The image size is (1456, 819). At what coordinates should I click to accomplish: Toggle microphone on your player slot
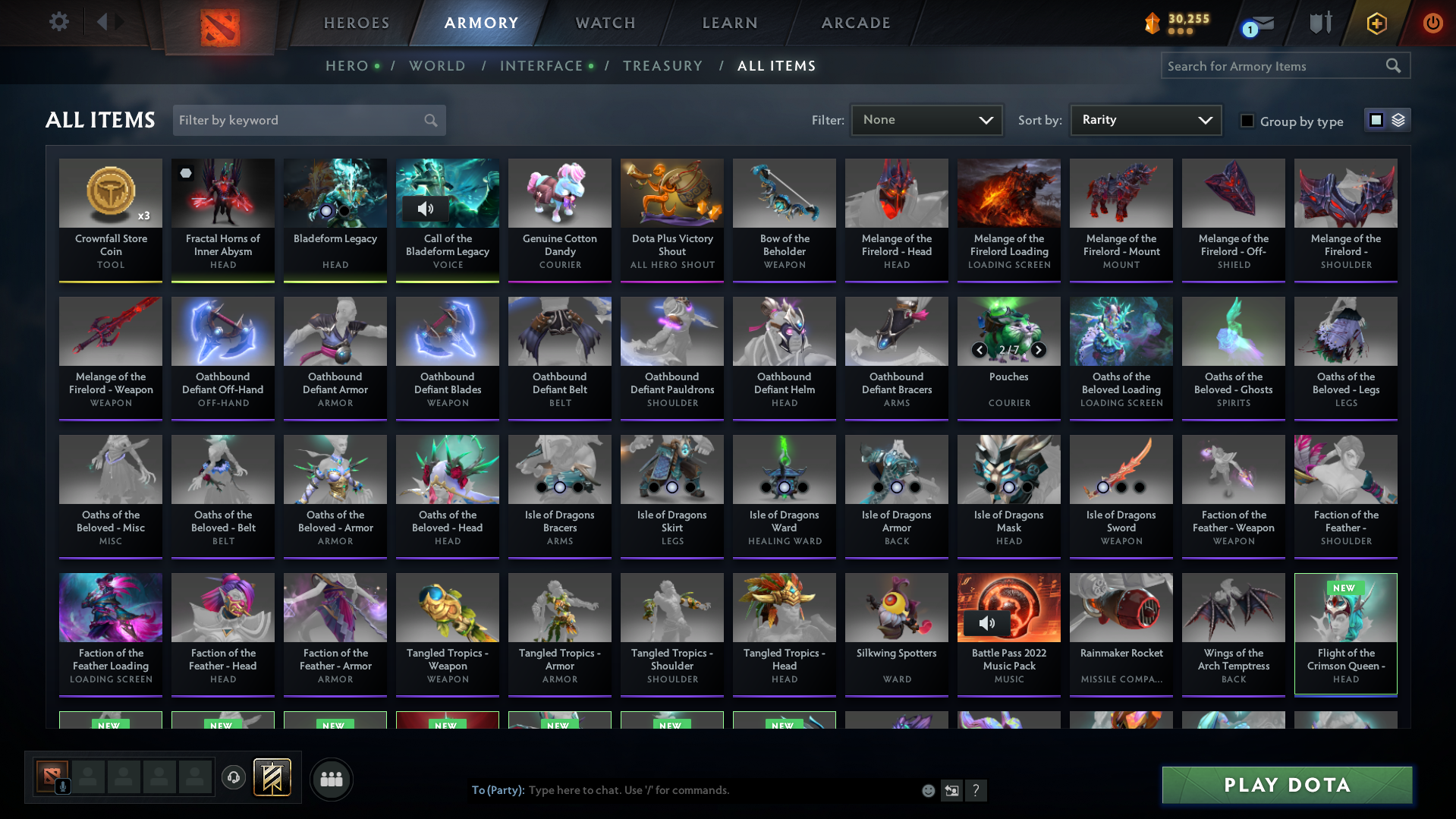[x=63, y=787]
